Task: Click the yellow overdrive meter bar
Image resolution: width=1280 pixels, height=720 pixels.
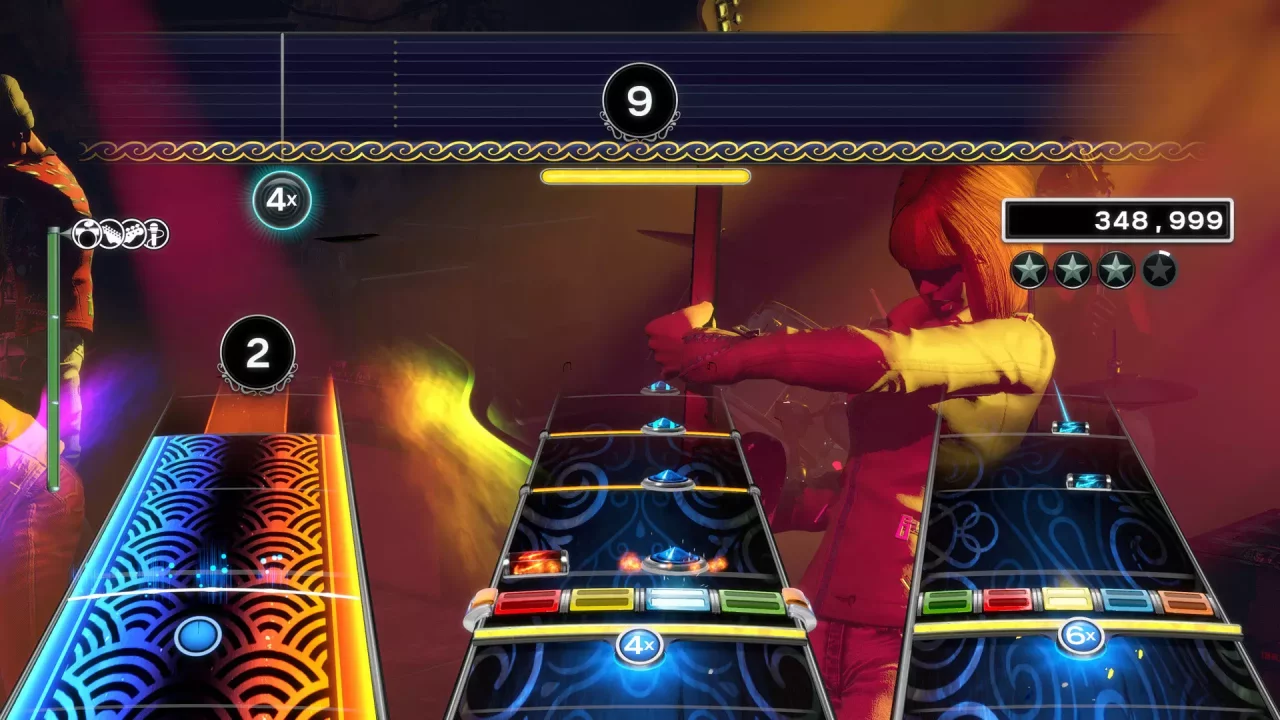Action: point(644,177)
